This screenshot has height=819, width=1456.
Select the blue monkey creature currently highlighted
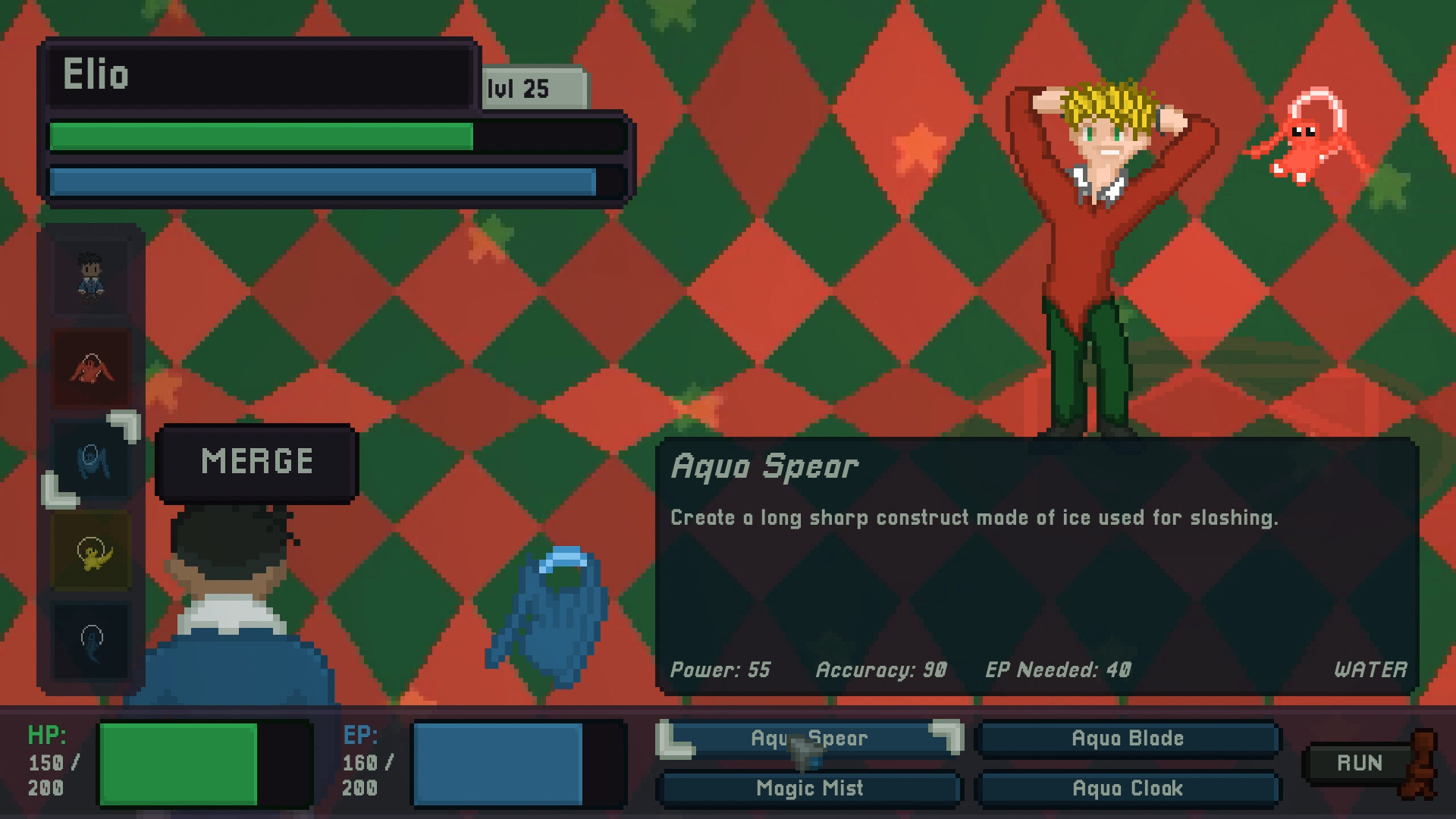[x=91, y=459]
